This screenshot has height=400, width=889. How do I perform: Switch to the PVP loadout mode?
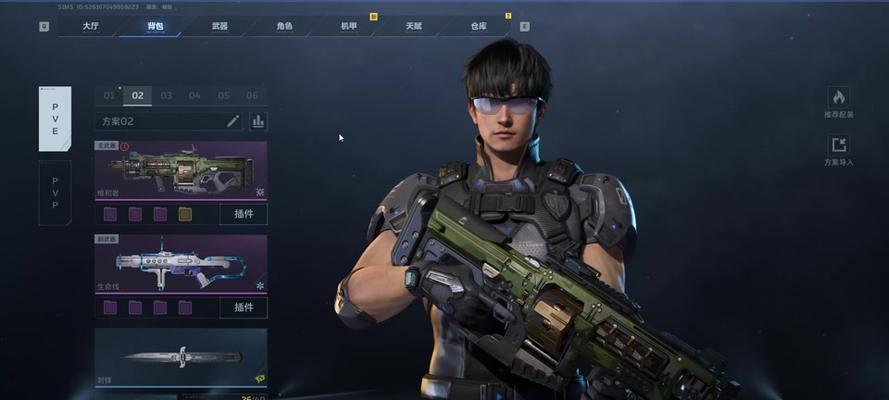click(x=55, y=192)
